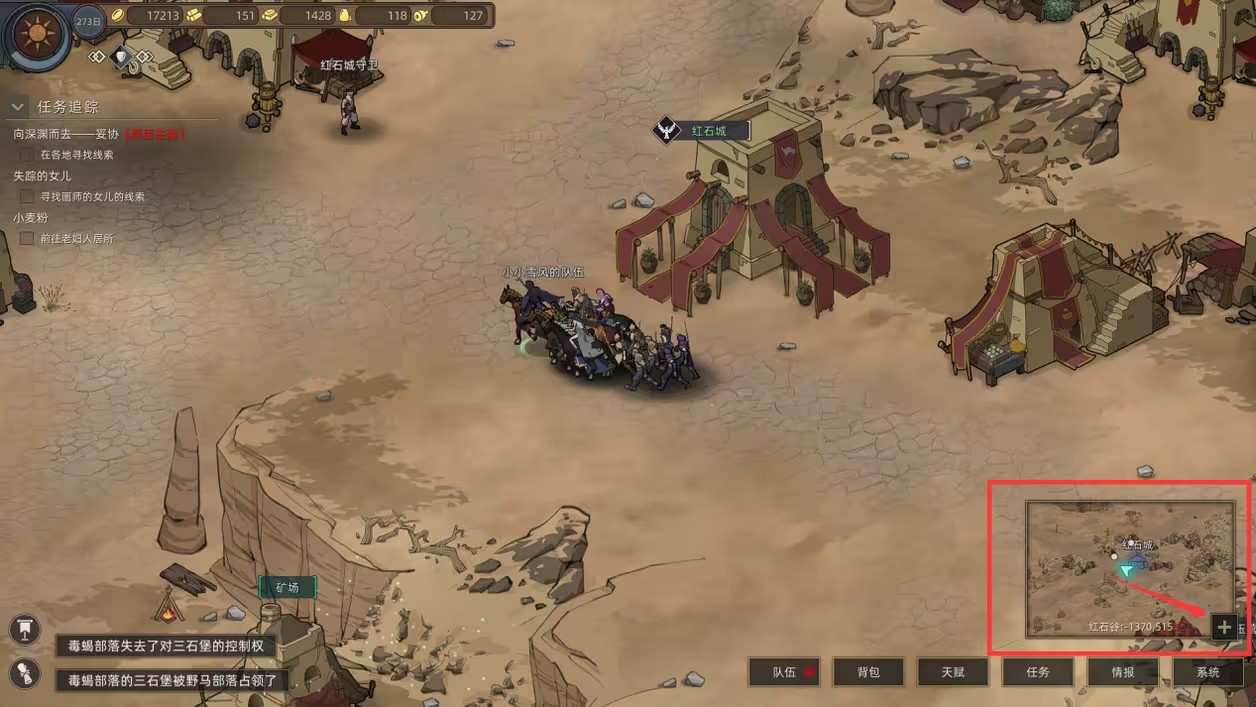Click the 矿场 location label
Image resolution: width=1256 pixels, height=707 pixels.
[x=287, y=587]
